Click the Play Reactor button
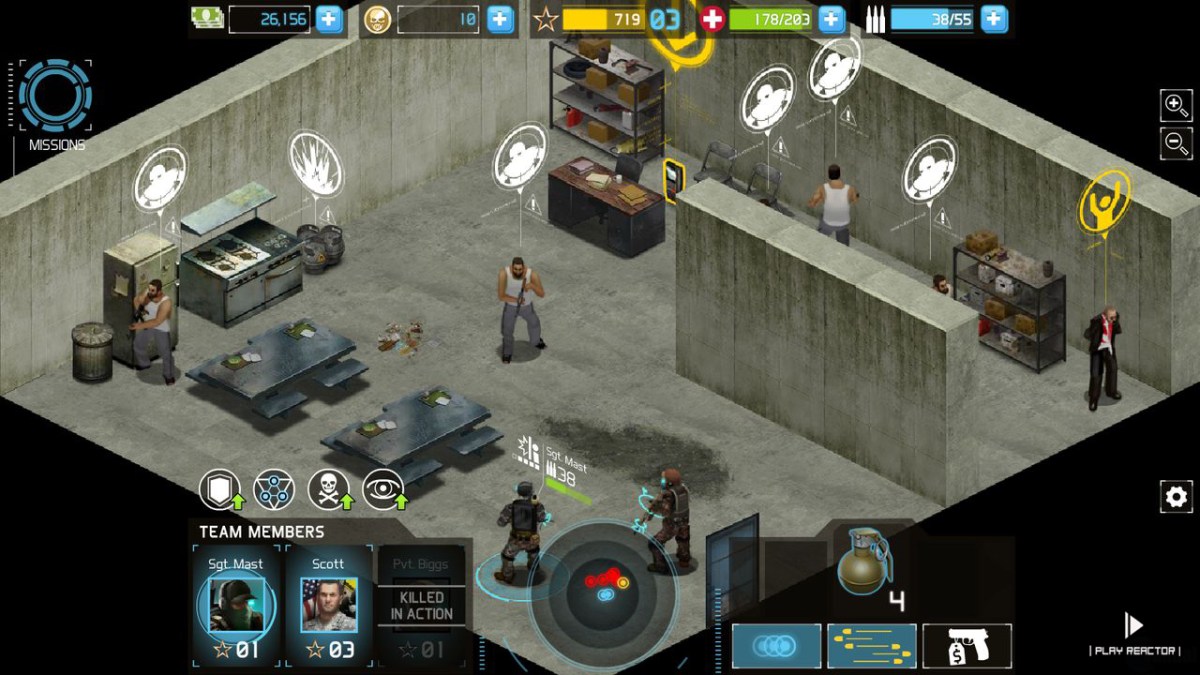 pos(1134,634)
